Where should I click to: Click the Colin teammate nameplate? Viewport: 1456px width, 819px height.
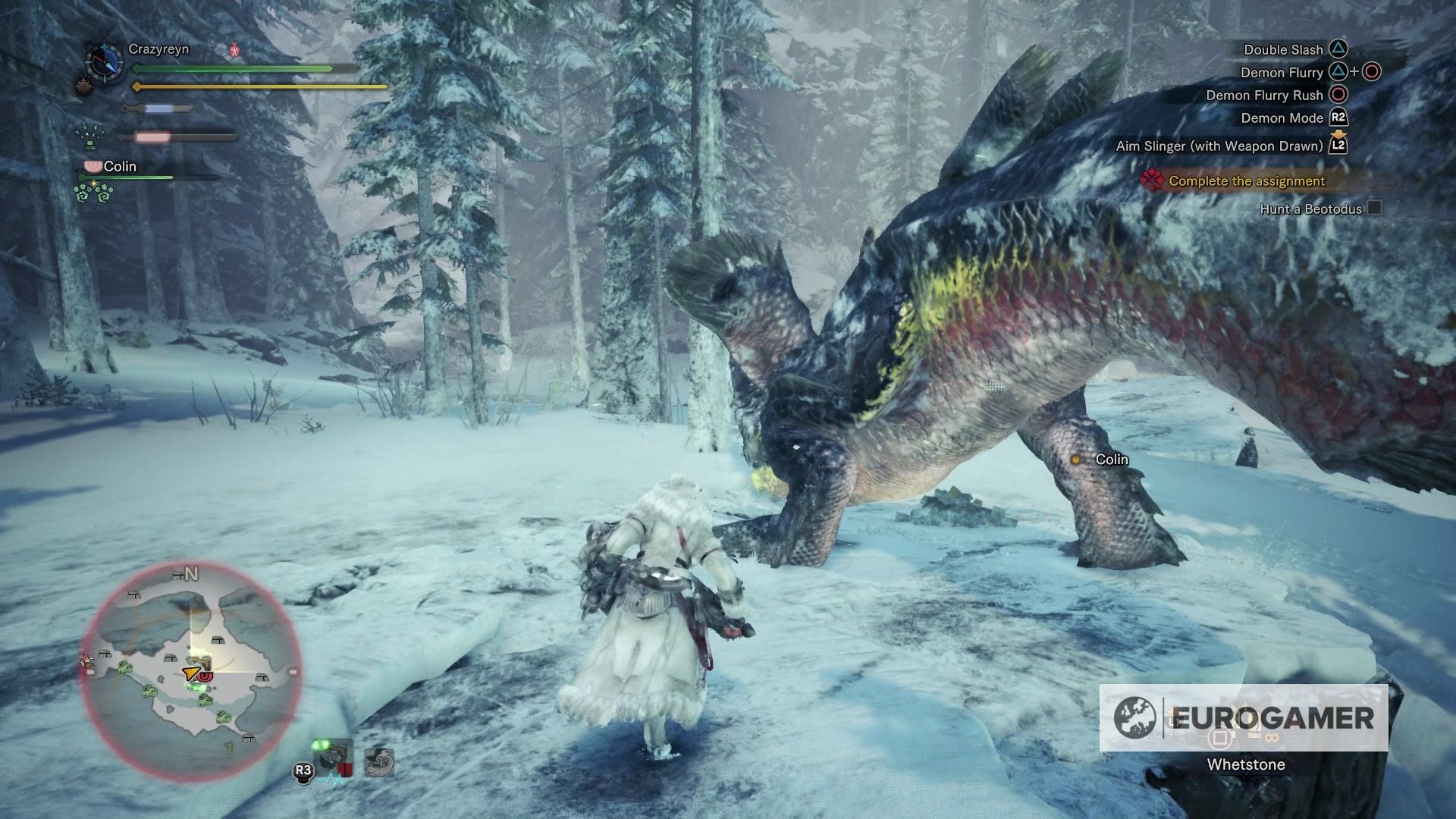[121, 166]
